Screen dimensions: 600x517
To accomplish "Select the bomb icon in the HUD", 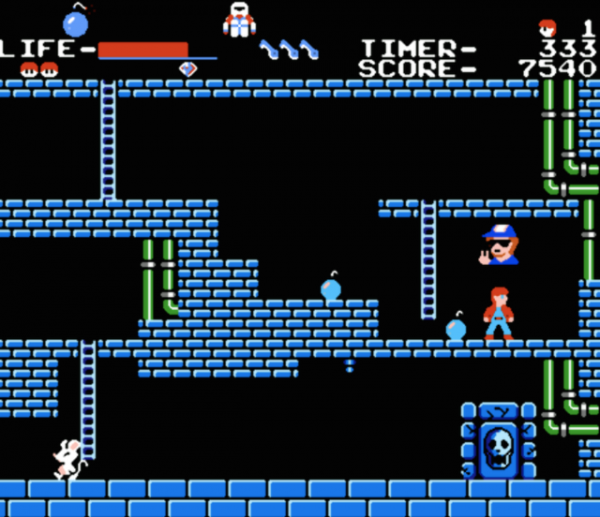I will point(76,21).
